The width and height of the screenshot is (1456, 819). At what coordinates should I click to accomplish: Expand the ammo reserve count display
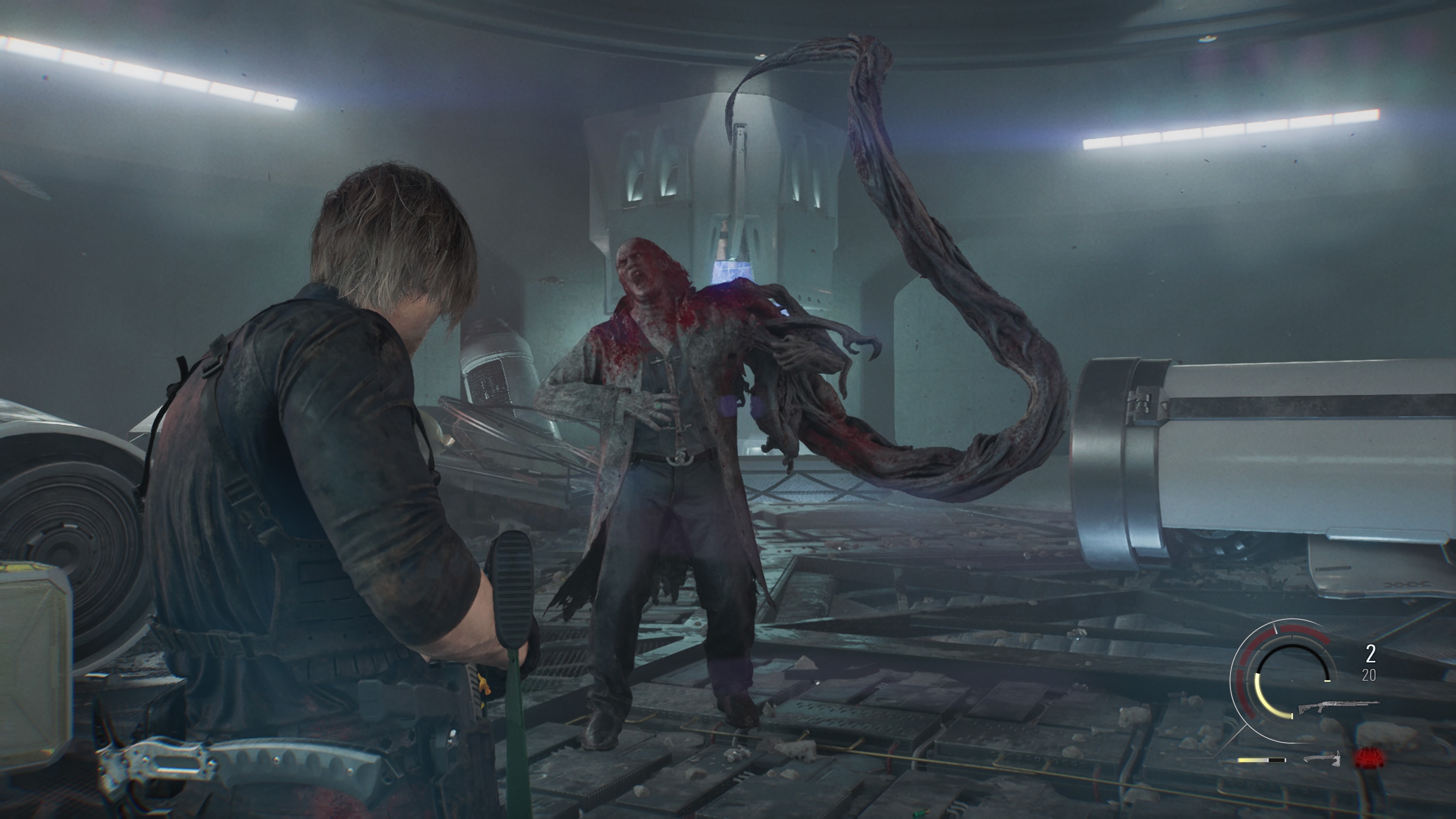pyautogui.click(x=1369, y=674)
